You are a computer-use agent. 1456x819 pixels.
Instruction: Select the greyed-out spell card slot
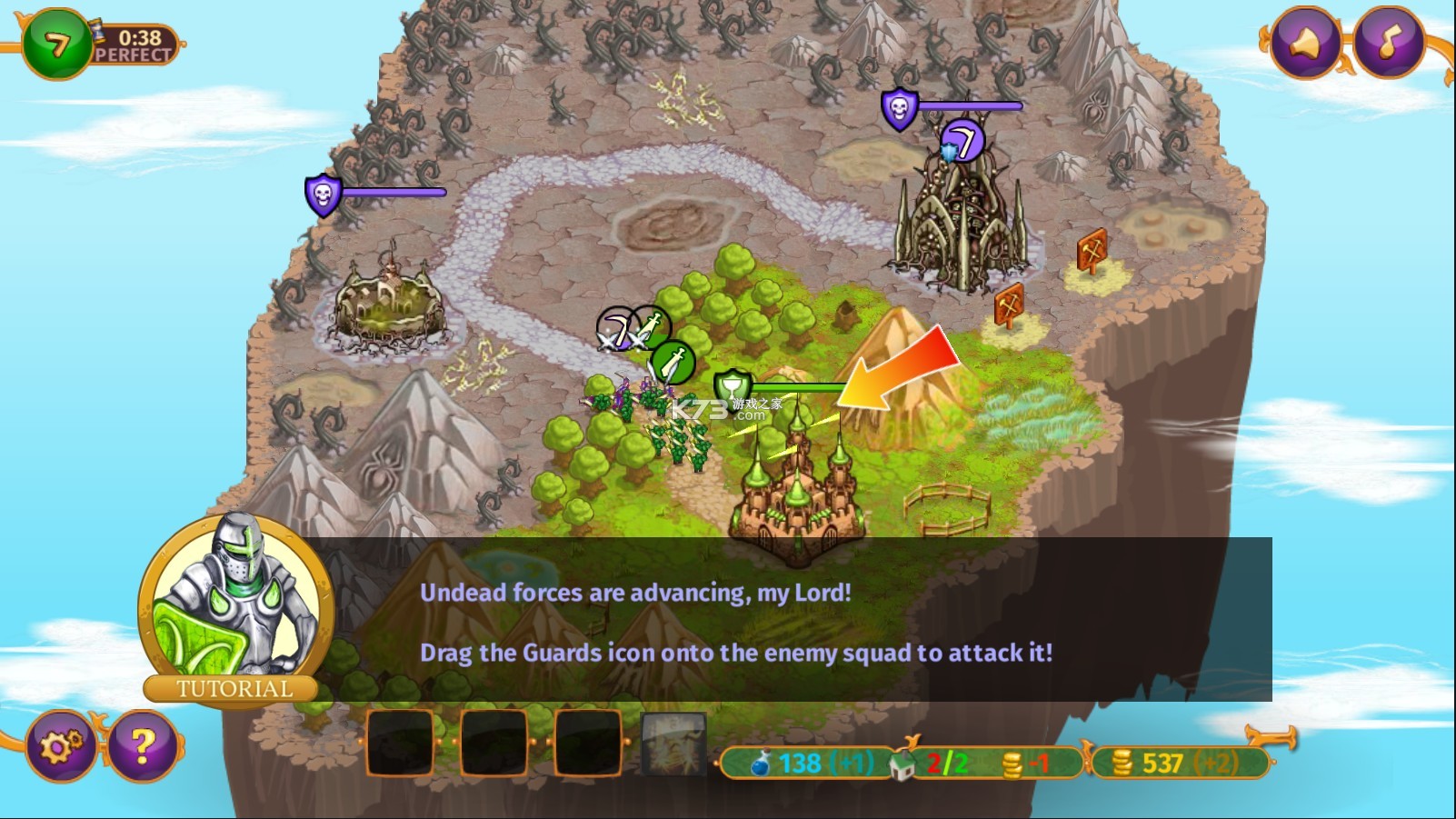click(673, 744)
